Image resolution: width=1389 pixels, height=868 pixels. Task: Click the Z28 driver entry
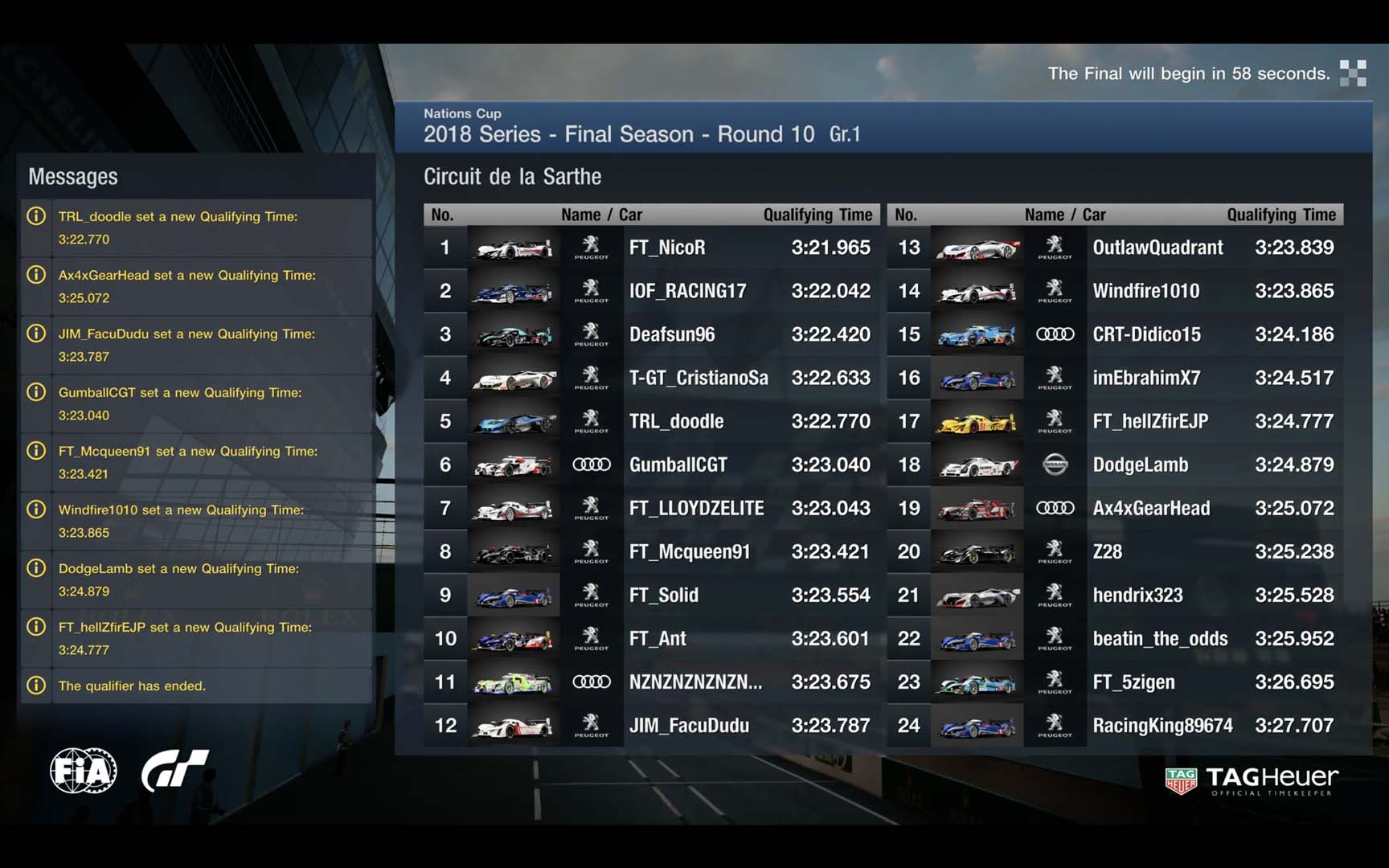(1107, 551)
